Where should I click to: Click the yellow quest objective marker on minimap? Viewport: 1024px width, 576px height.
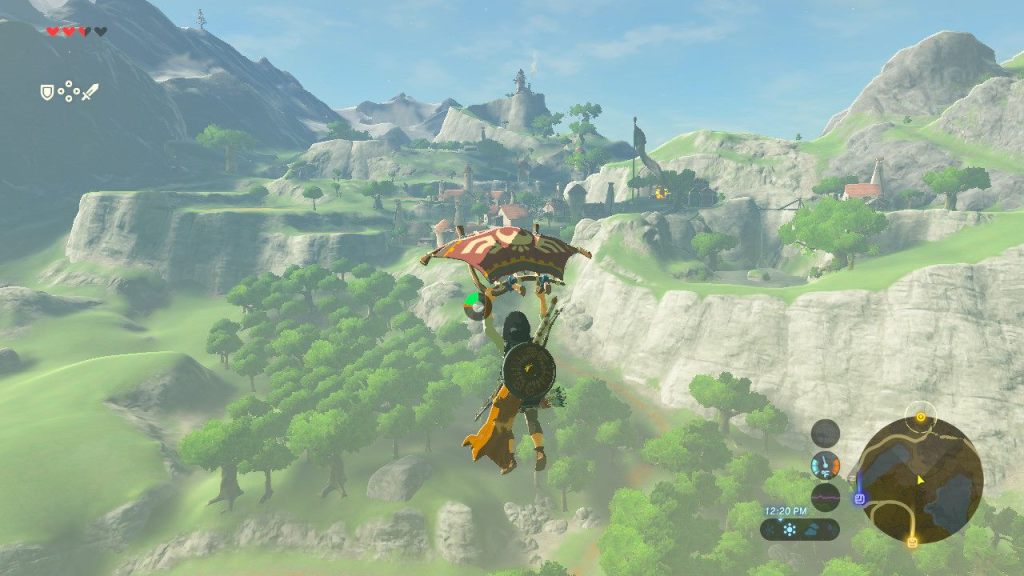click(920, 414)
